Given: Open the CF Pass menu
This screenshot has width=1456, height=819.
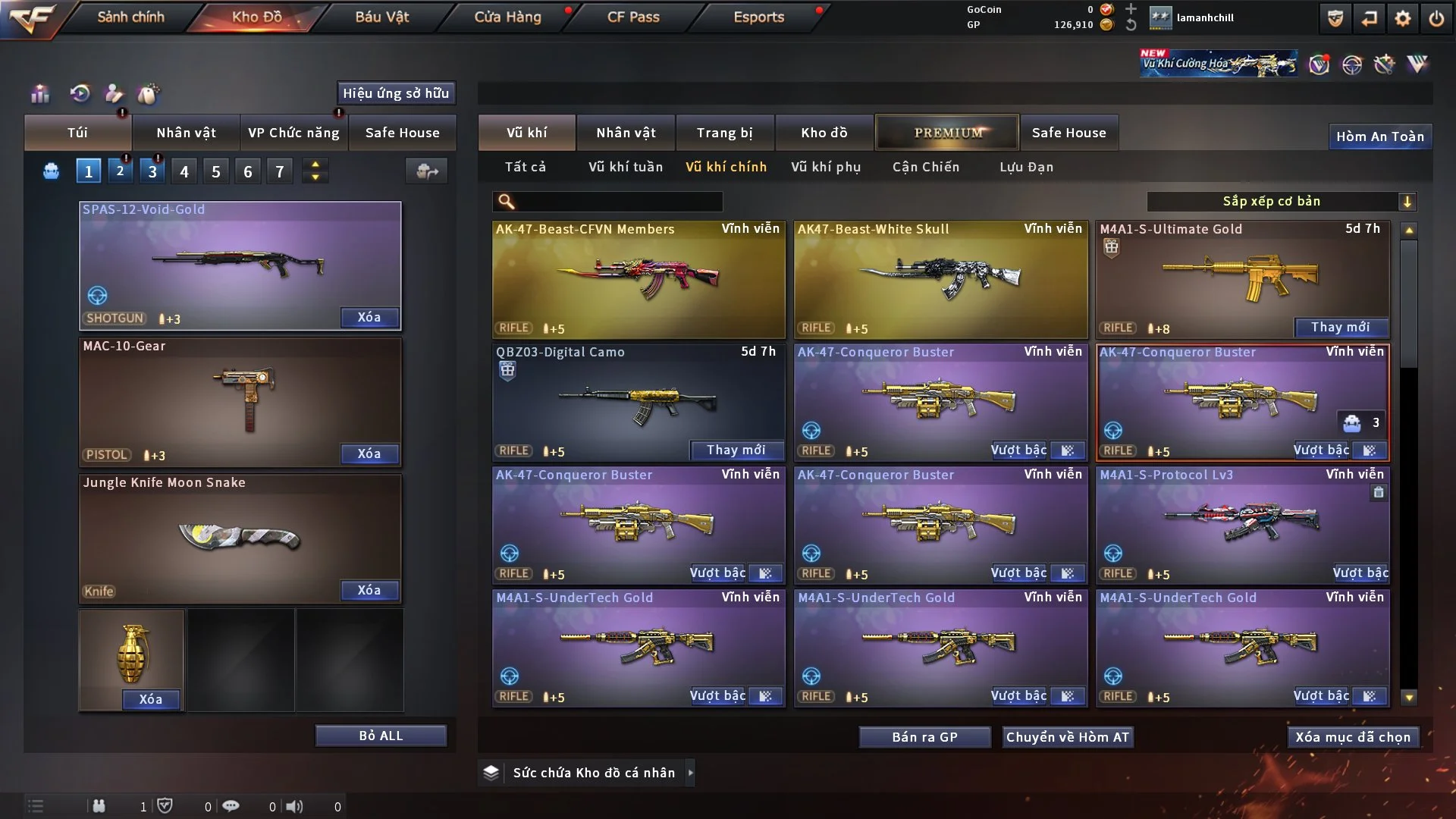Looking at the screenshot, I should [x=633, y=17].
